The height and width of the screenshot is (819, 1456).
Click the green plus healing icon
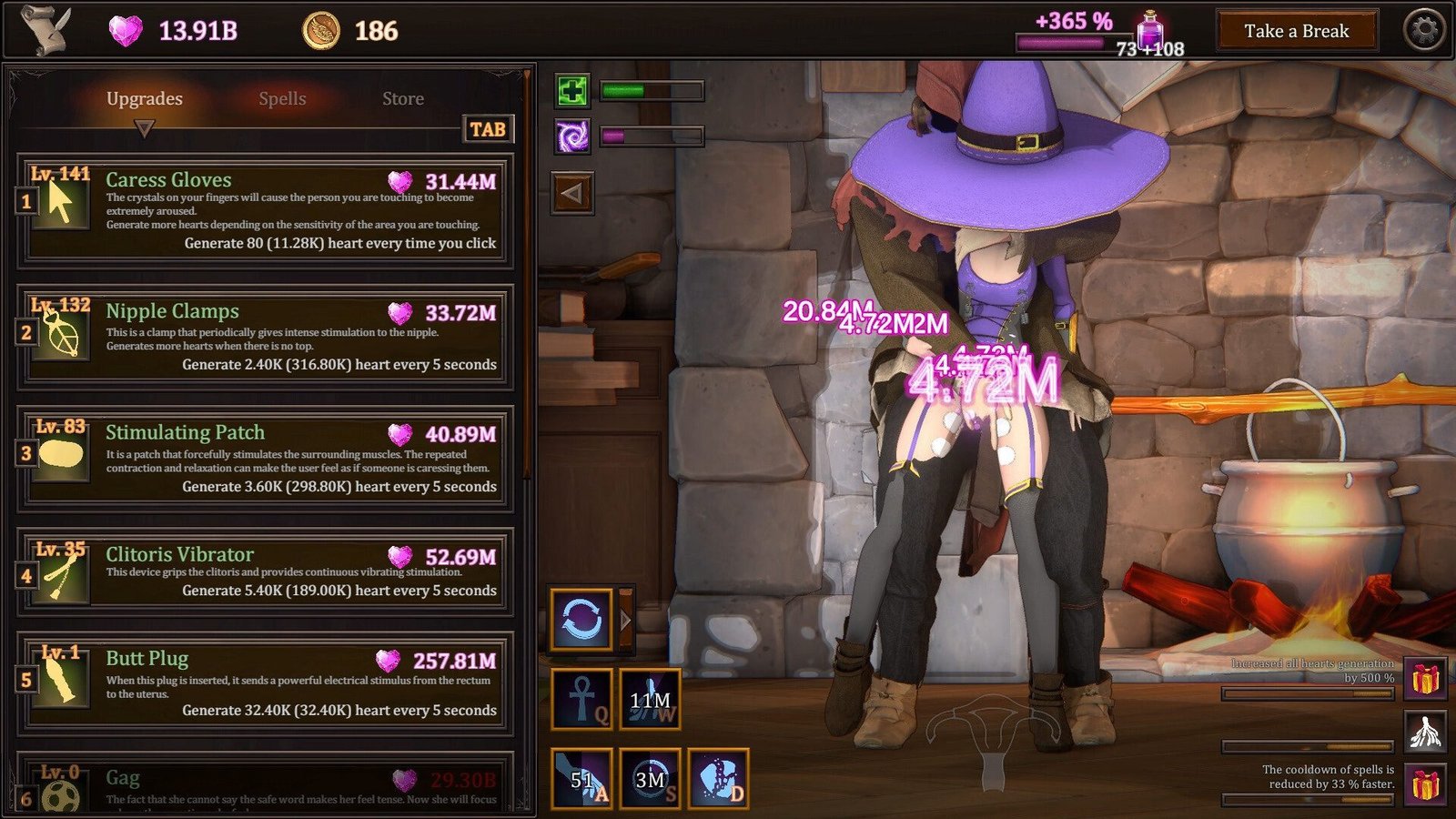click(x=571, y=89)
